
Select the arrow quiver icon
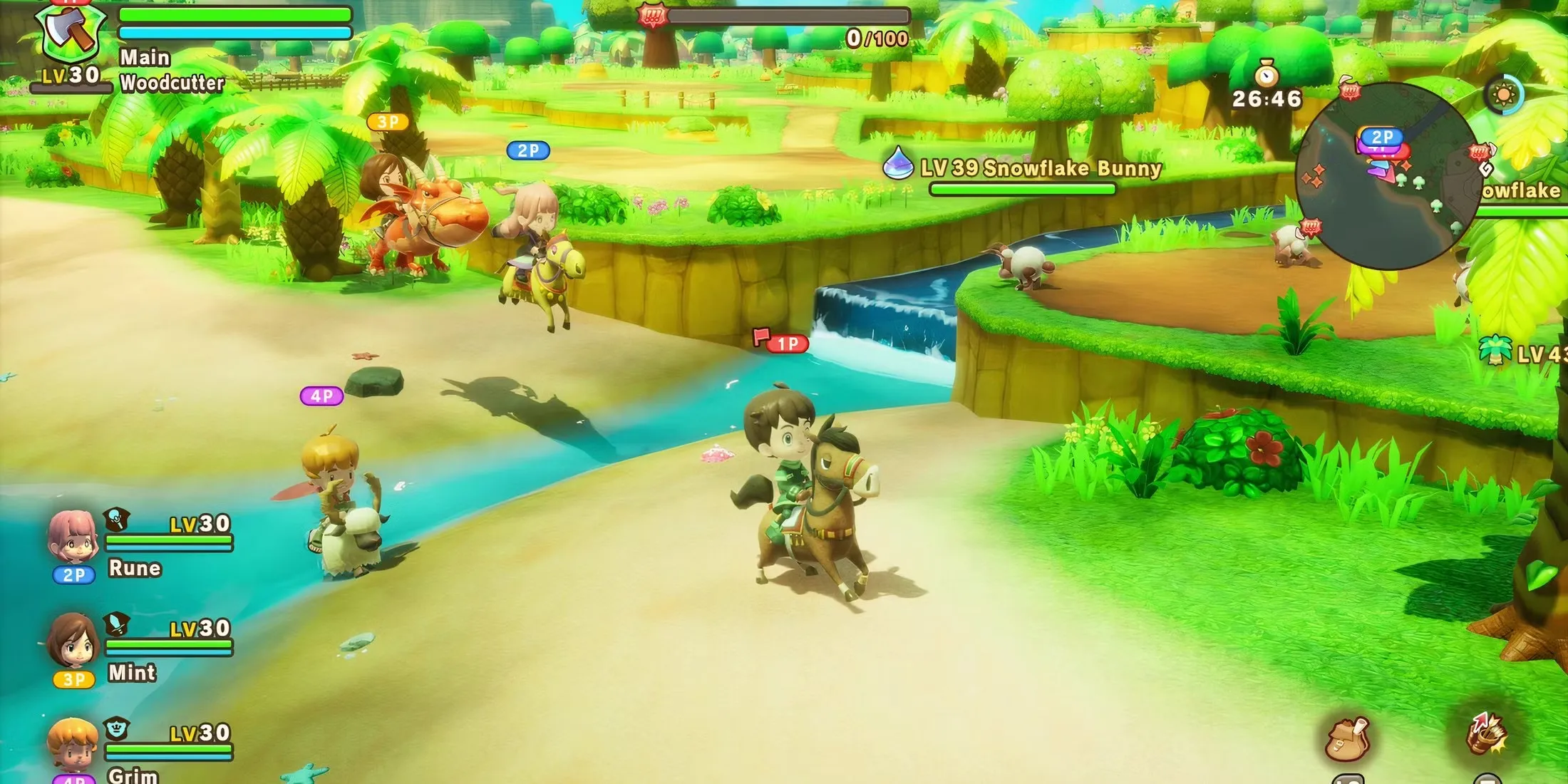click(1486, 734)
